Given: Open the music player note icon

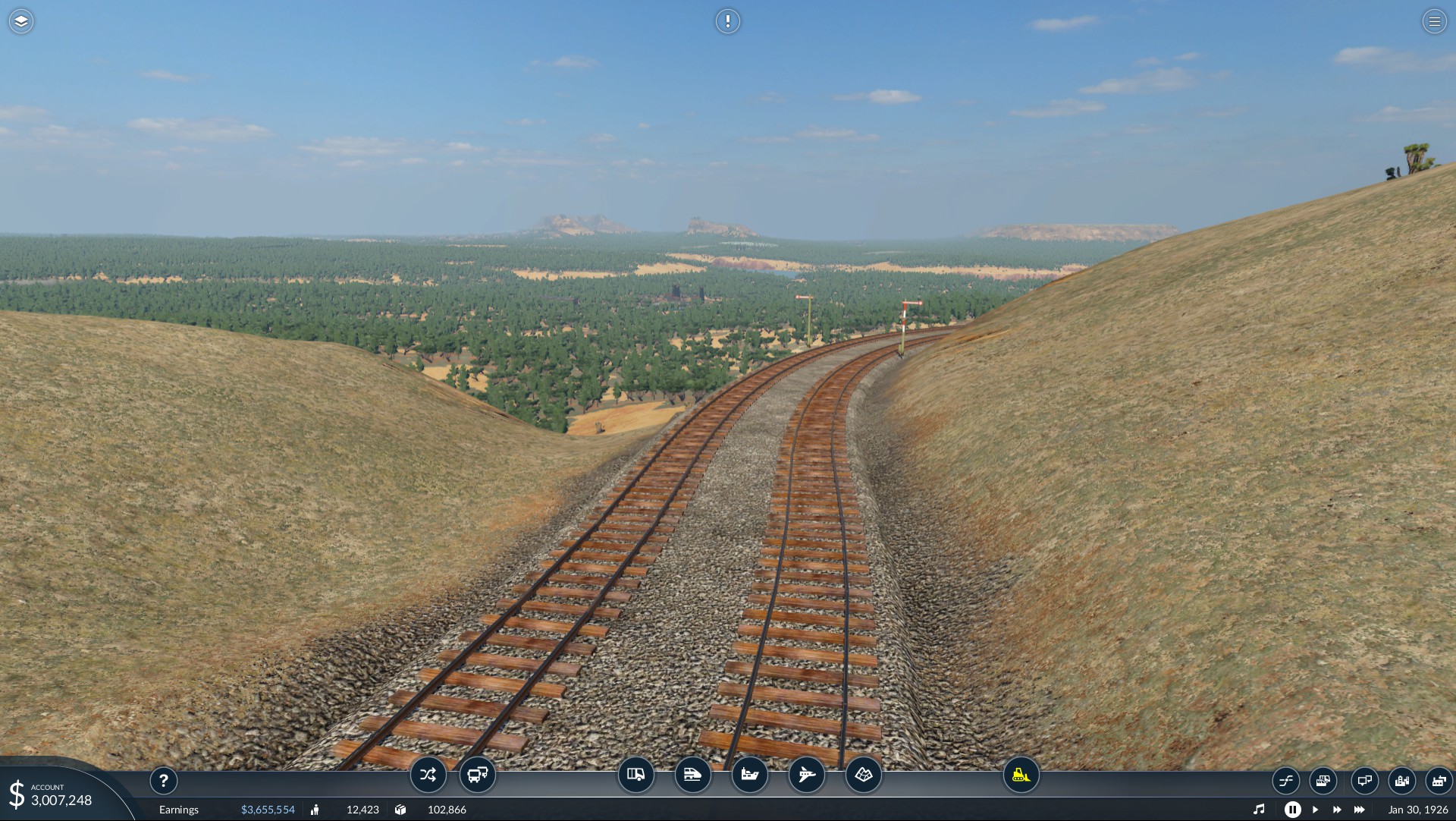Looking at the screenshot, I should (1259, 810).
